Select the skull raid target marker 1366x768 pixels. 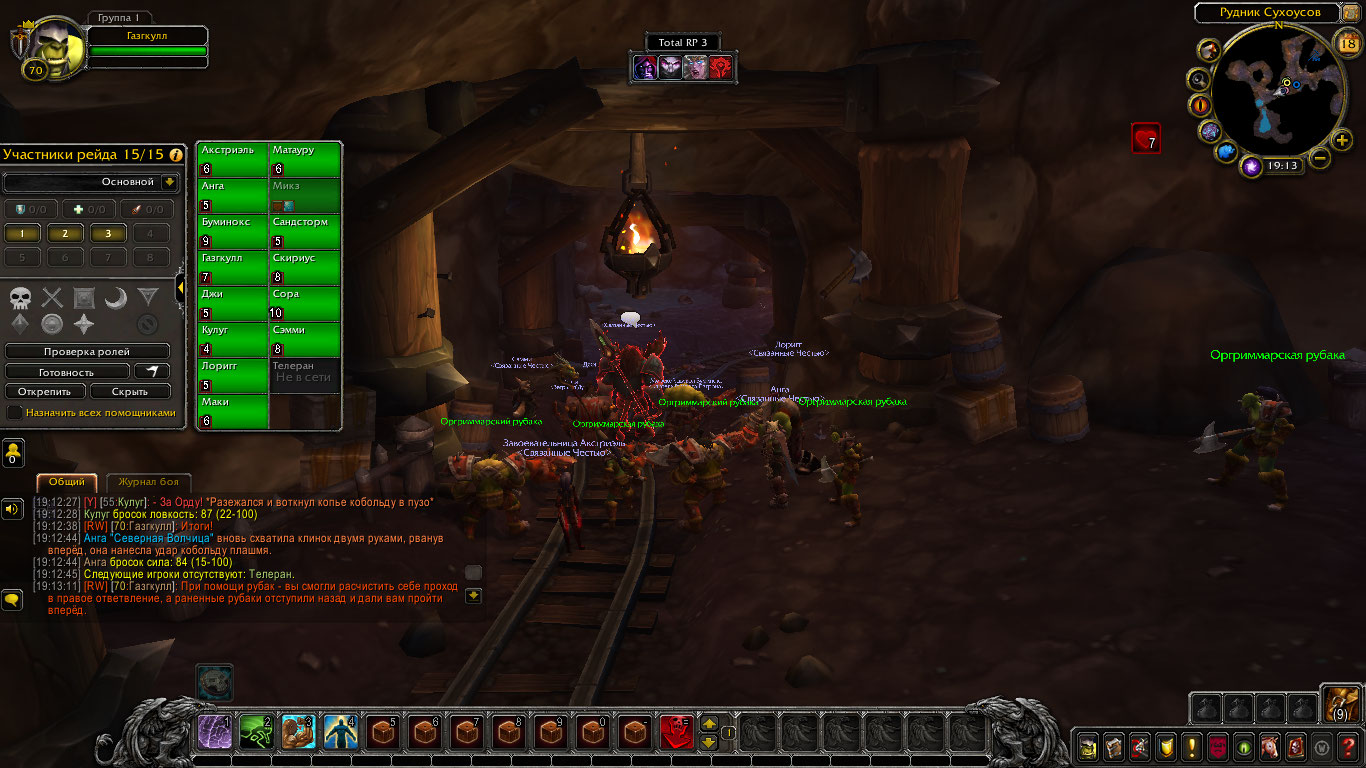(x=21, y=297)
